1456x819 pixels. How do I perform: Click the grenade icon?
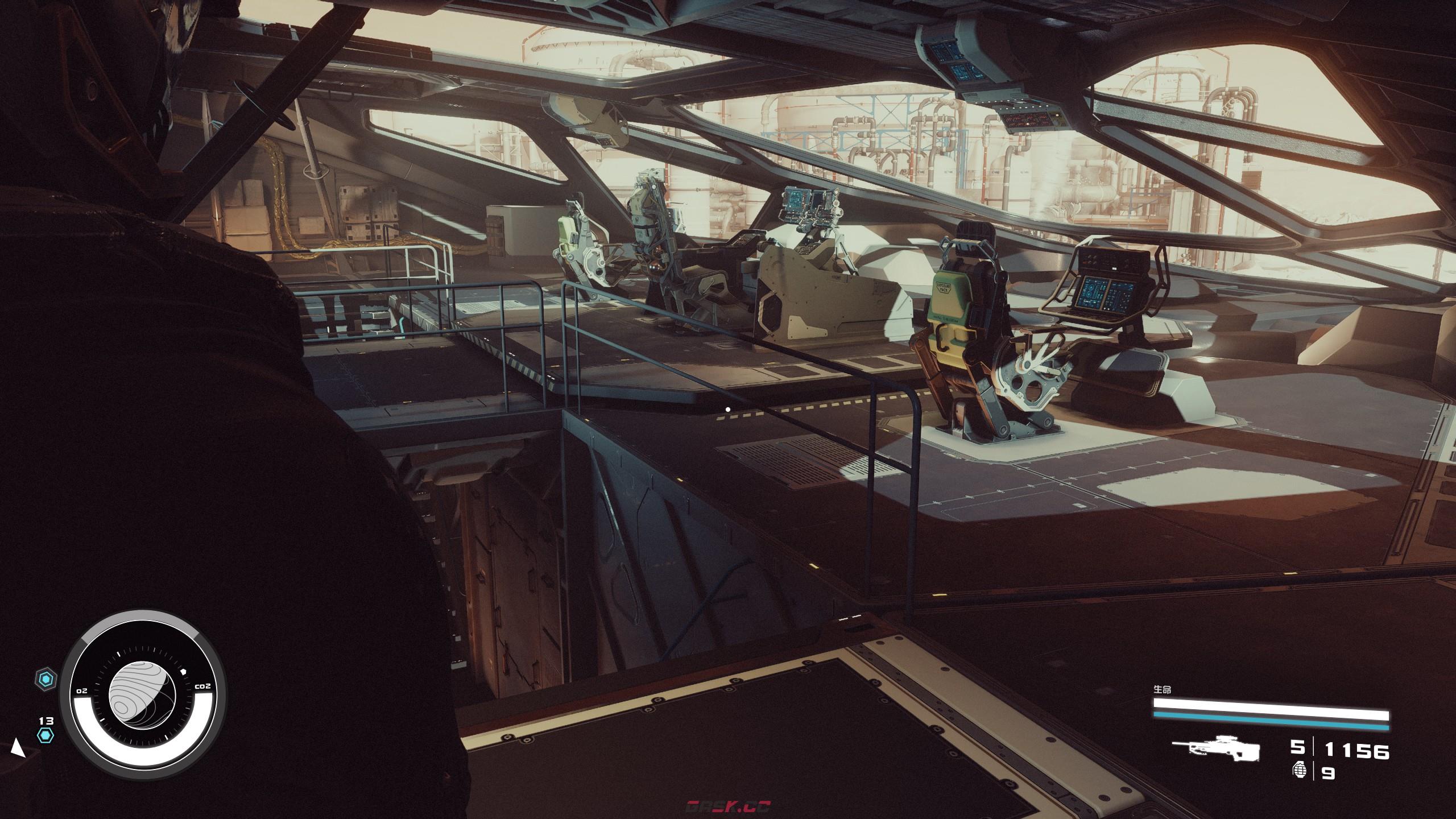point(1299,772)
